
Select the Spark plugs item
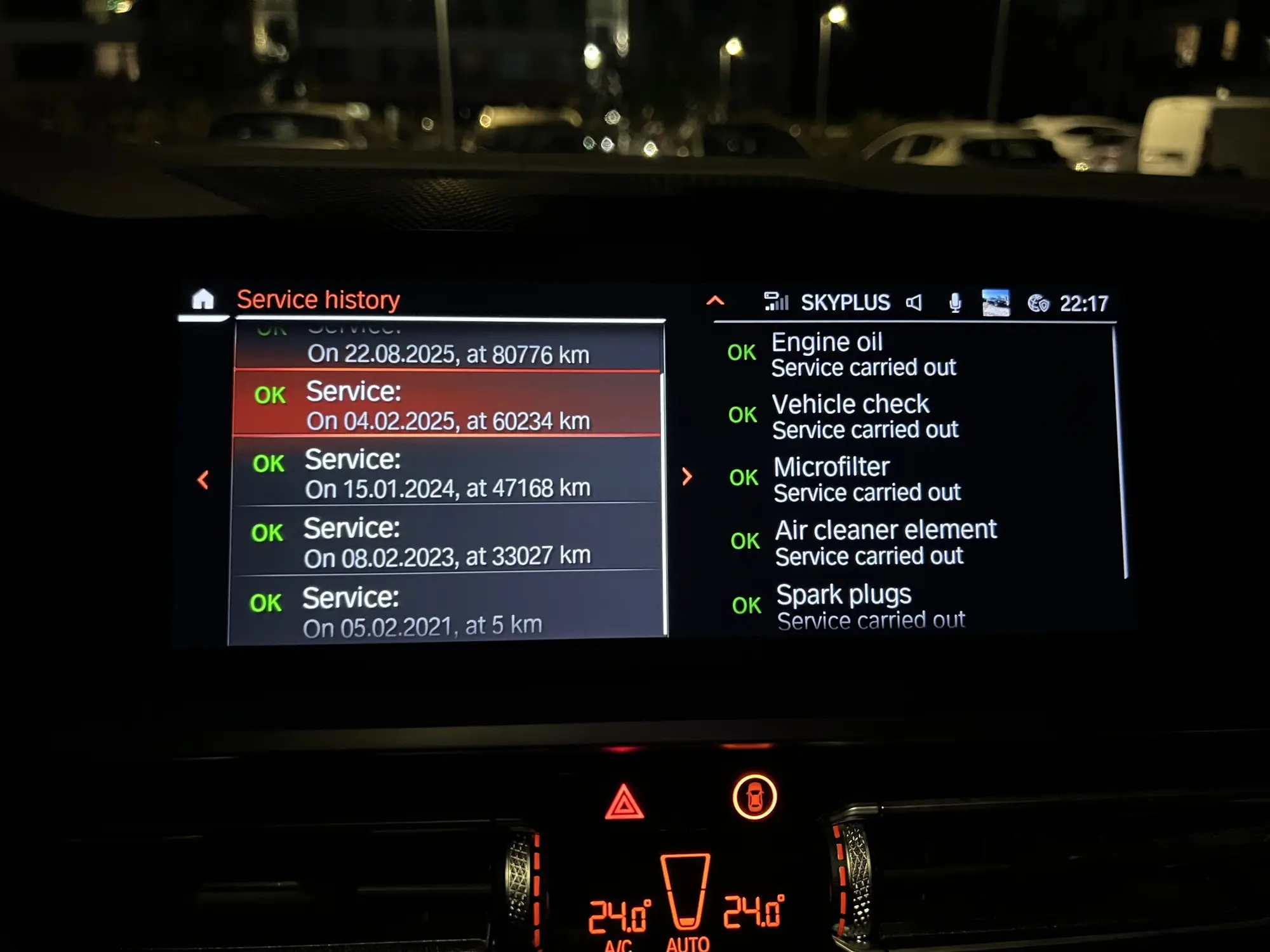[x=870, y=606]
